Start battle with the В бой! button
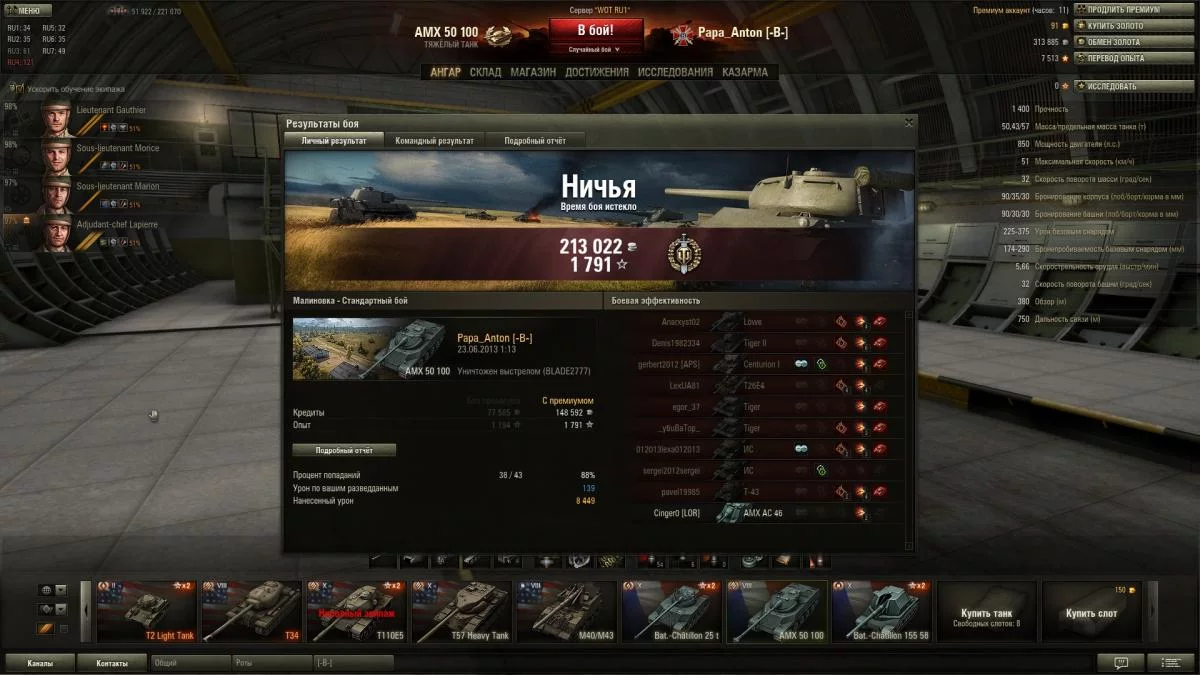Screen dimensions: 1200x675 [596, 31]
